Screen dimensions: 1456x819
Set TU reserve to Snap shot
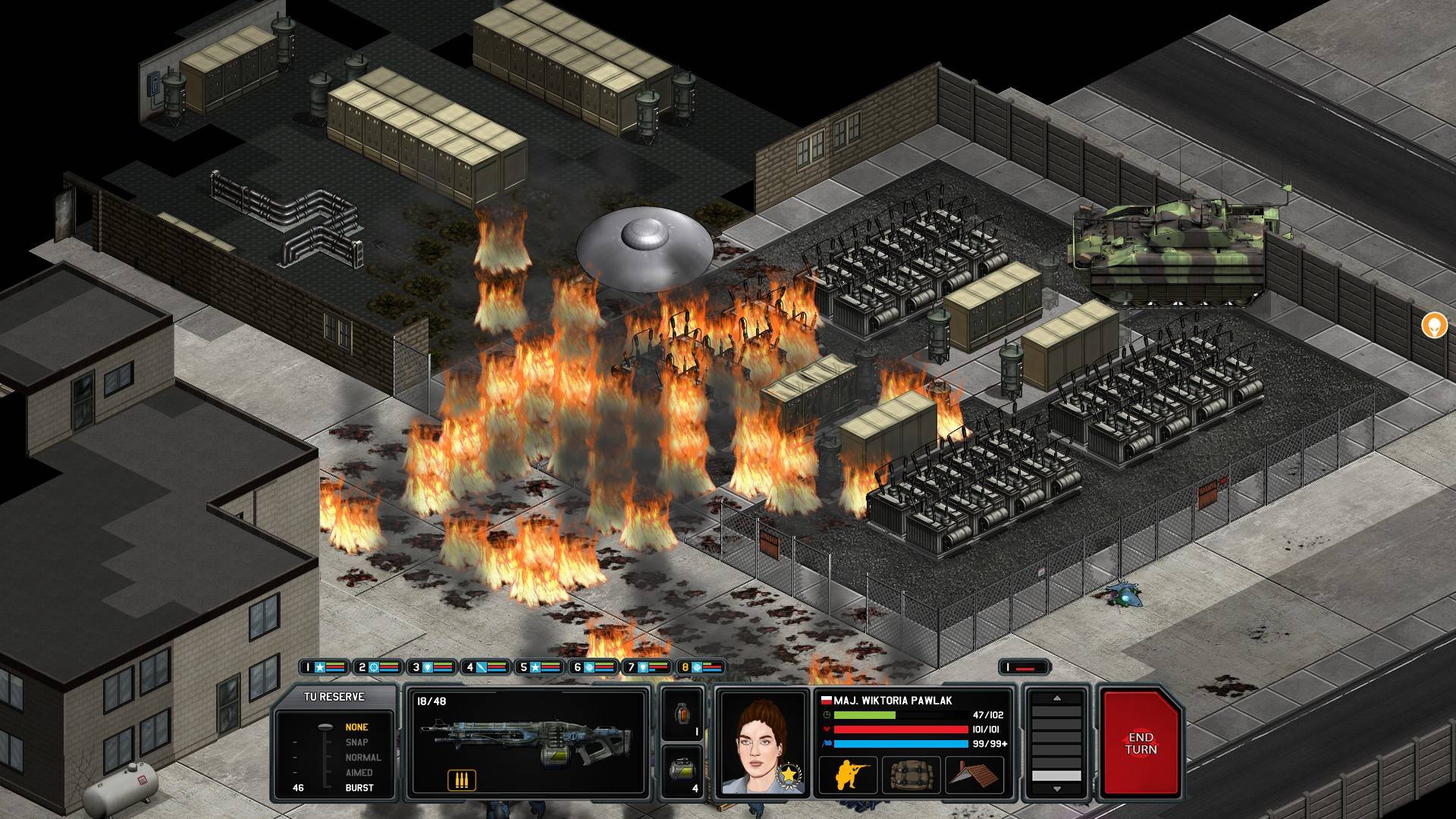356,742
